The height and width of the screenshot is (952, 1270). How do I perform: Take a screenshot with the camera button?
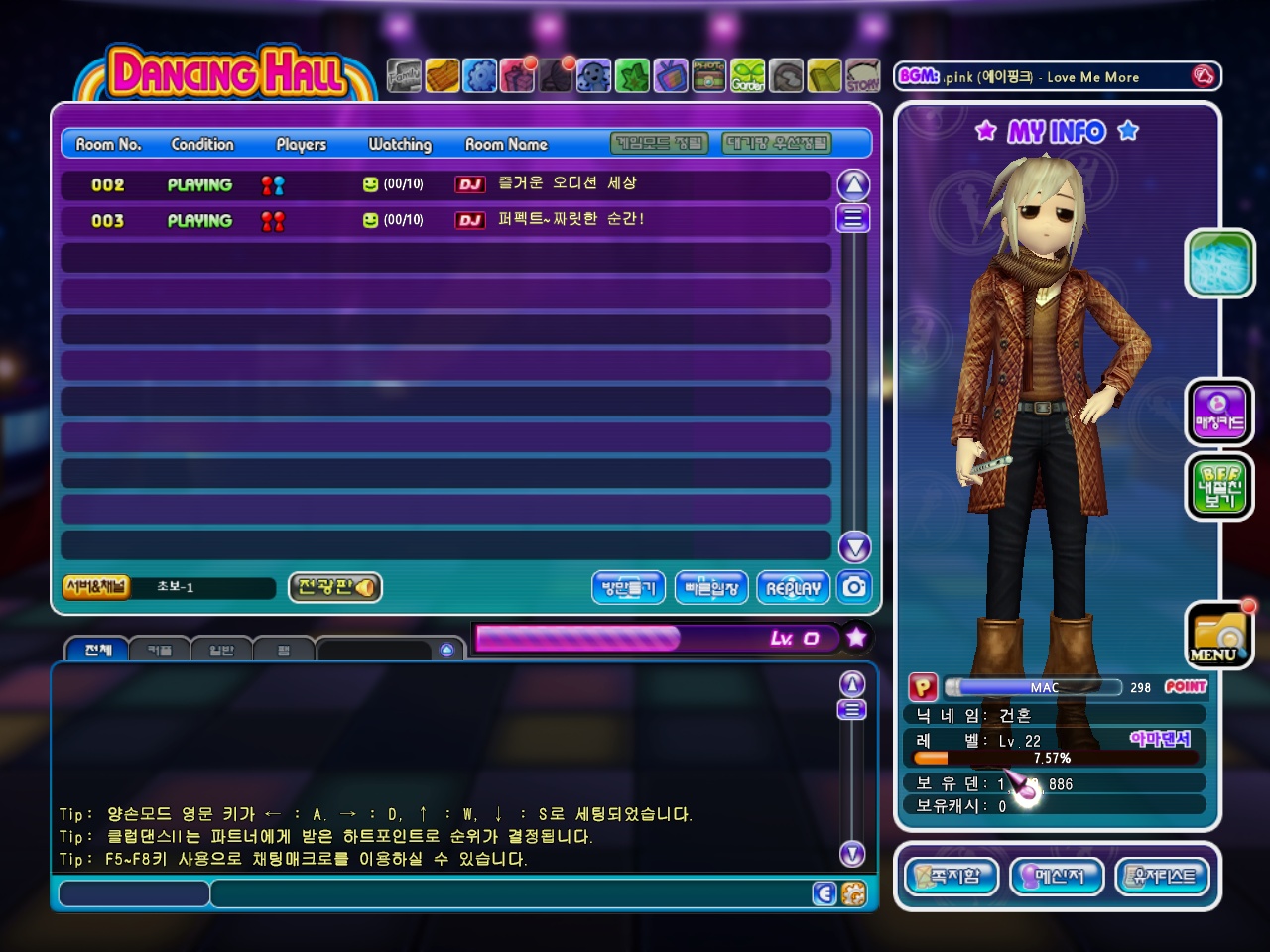[854, 587]
